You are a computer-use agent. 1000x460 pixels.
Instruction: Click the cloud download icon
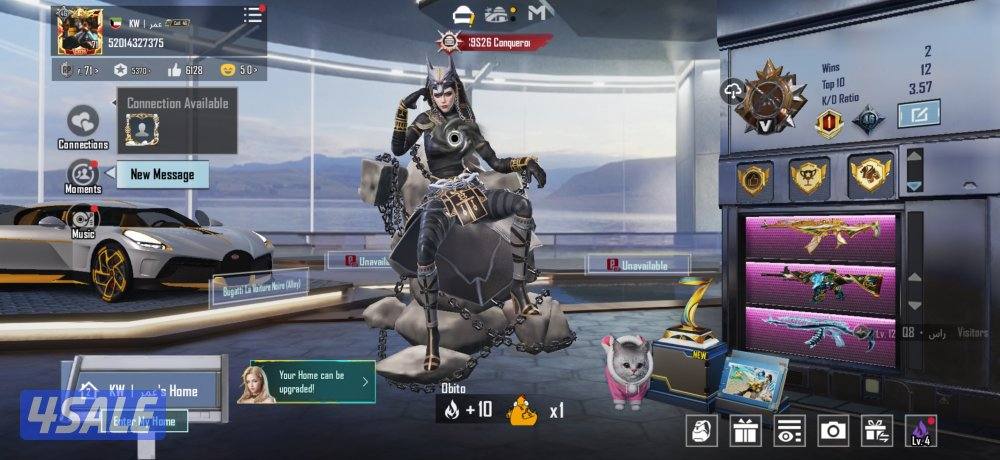tap(732, 92)
